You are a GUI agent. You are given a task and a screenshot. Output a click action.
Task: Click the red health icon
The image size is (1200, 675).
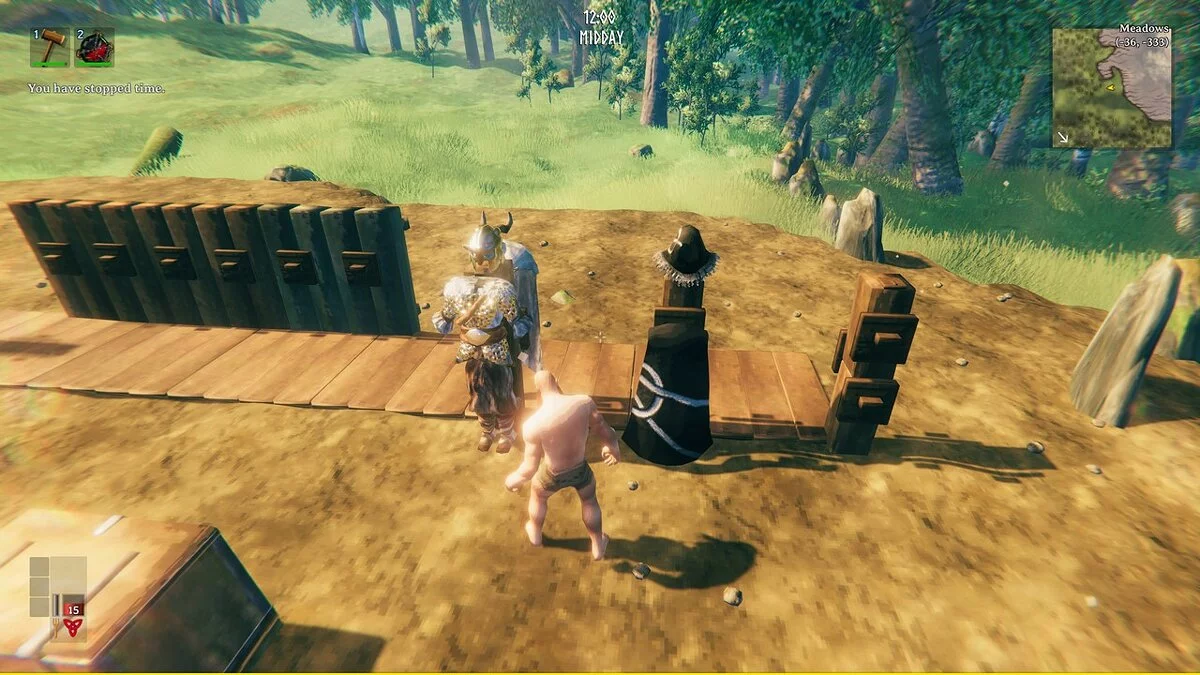pyautogui.click(x=71, y=627)
